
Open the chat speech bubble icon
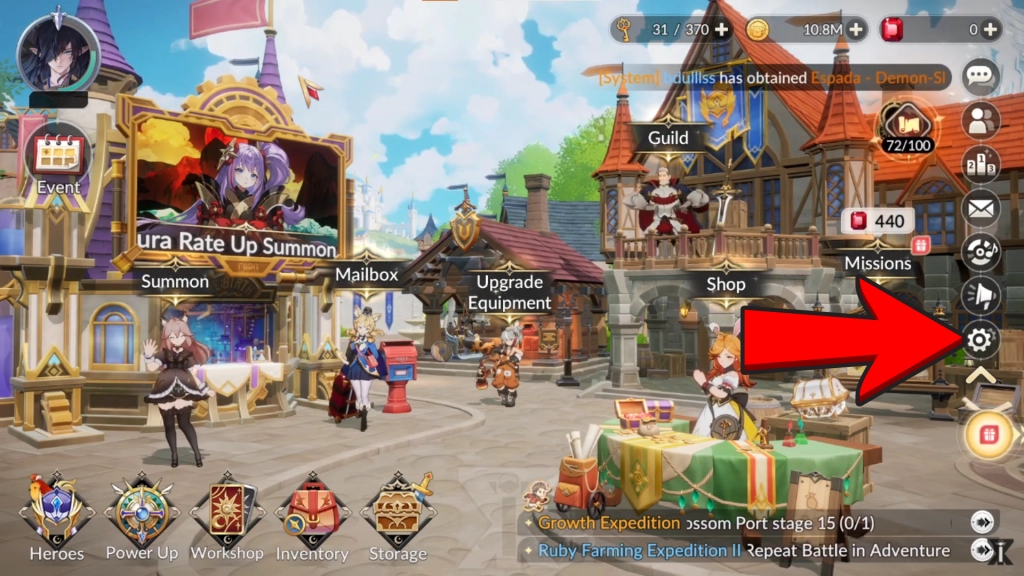coord(980,76)
